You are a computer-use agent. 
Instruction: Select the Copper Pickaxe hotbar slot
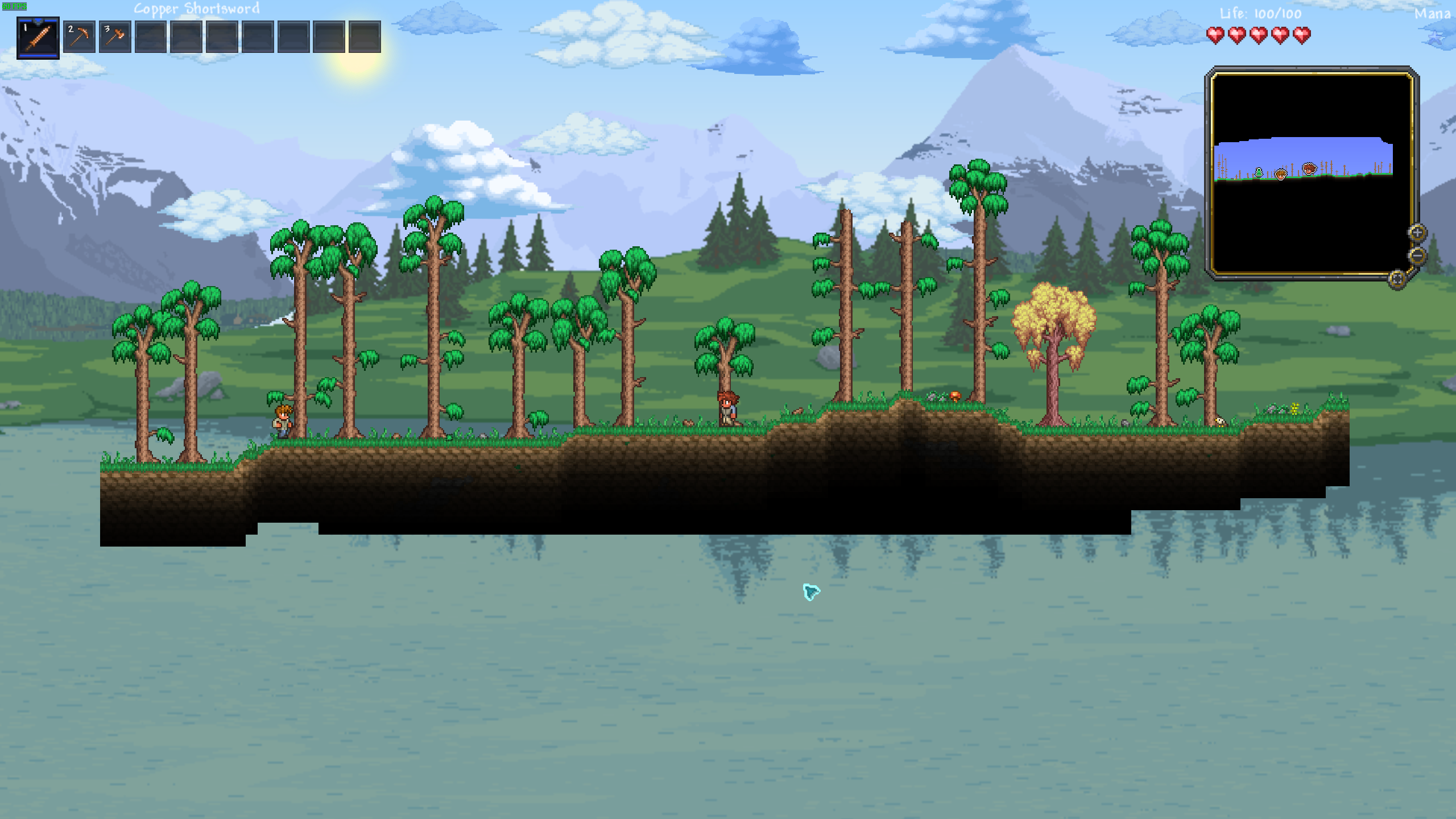pyautogui.click(x=79, y=38)
